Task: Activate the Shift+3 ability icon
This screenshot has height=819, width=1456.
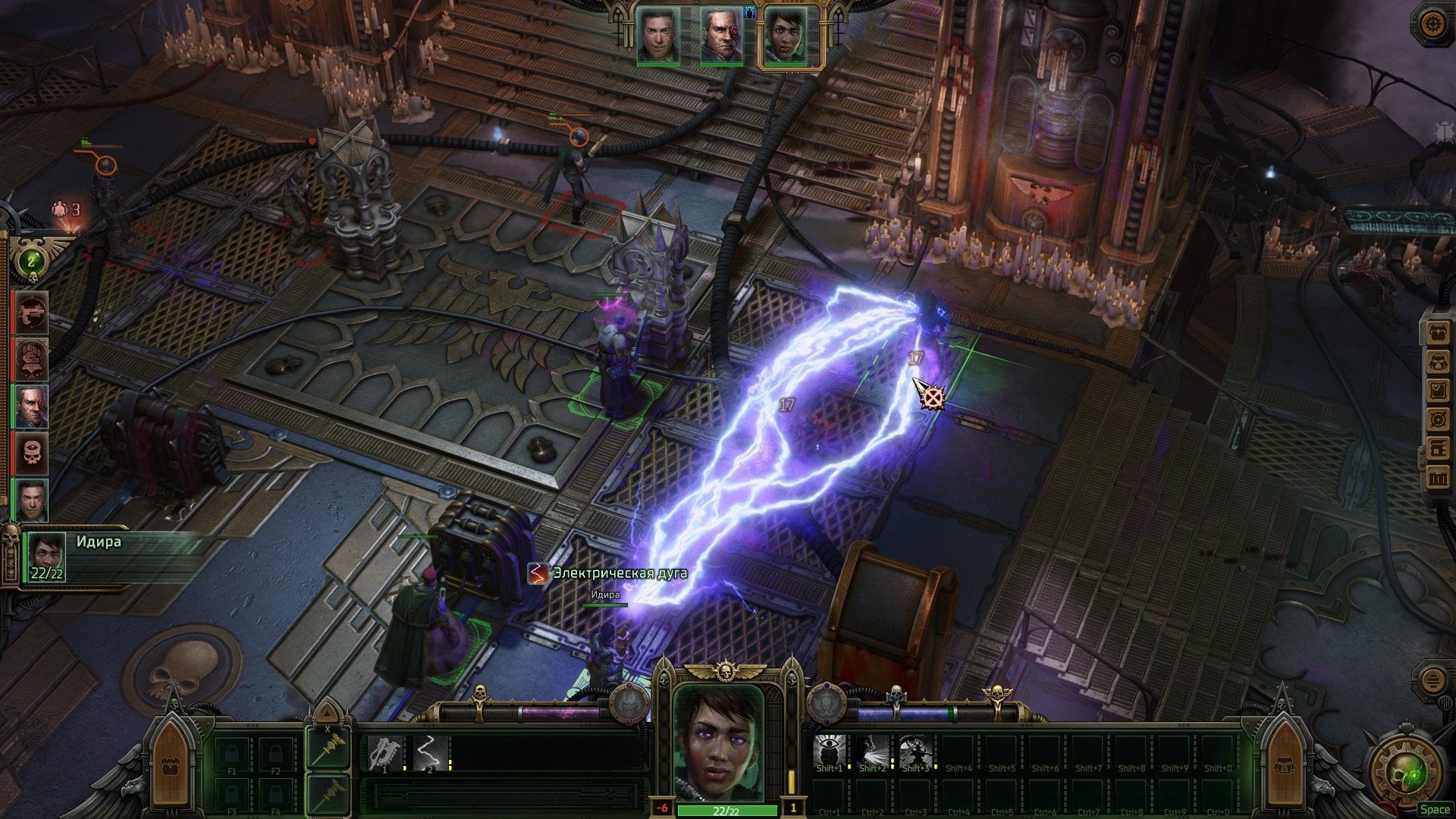Action: coord(915,751)
